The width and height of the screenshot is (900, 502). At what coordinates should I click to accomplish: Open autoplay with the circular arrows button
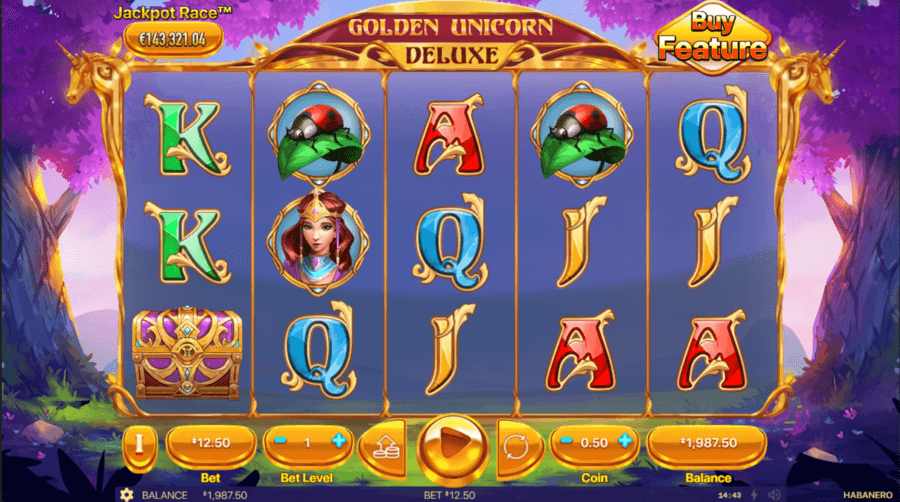point(516,442)
